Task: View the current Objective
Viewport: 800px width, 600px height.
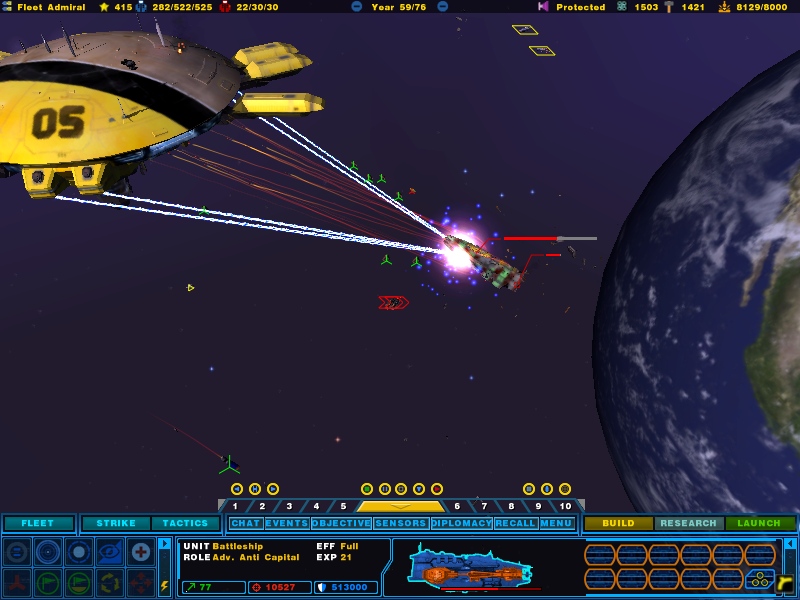Action: (341, 523)
